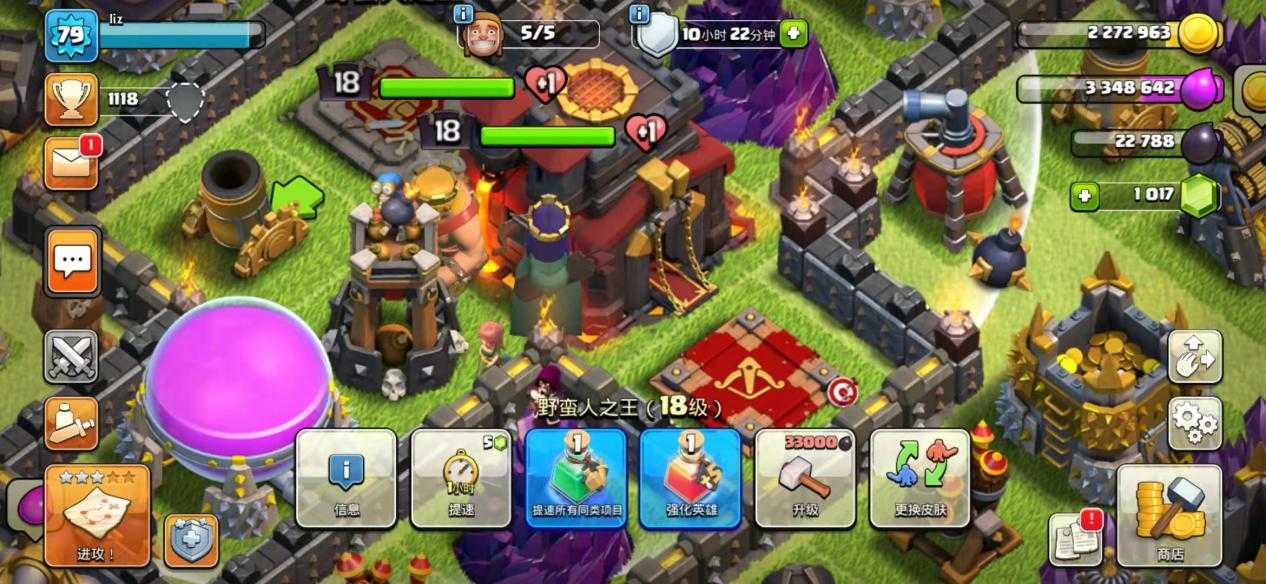Open the level 79 player profile badge
Viewport: 1266px width, 584px height.
click(71, 34)
